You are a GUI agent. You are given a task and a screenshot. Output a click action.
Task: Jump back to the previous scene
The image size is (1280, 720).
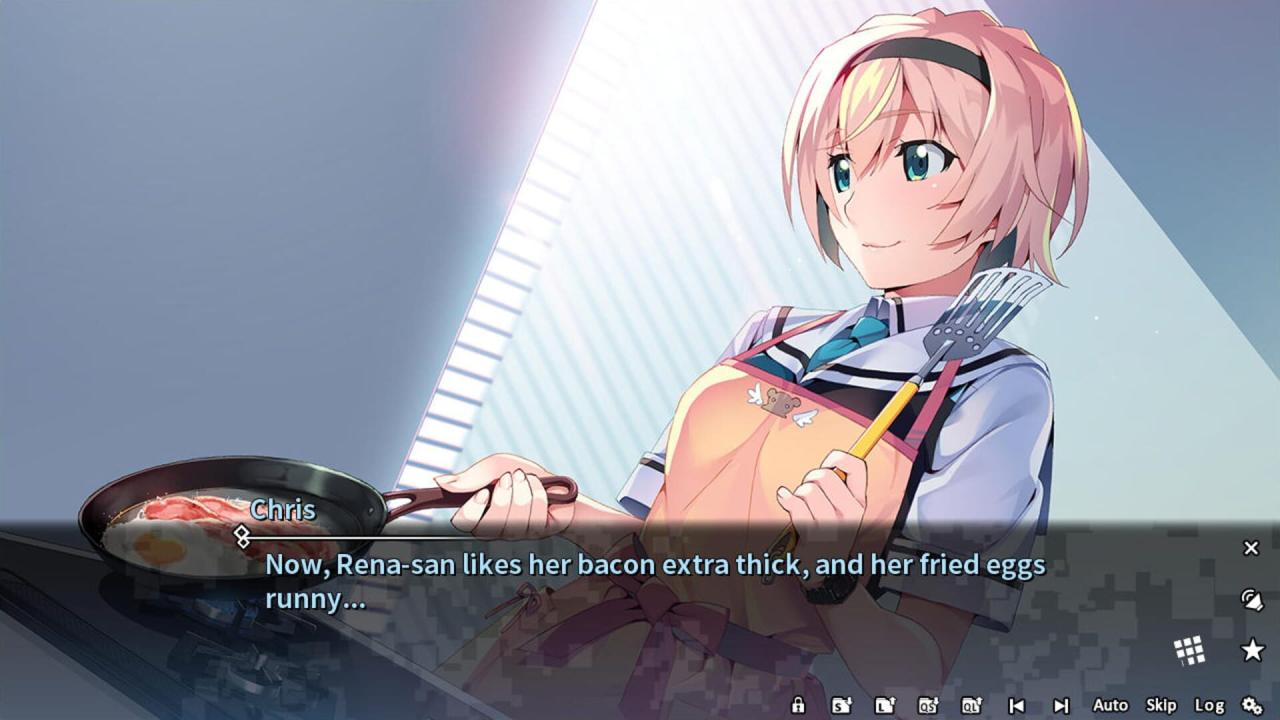point(1016,705)
